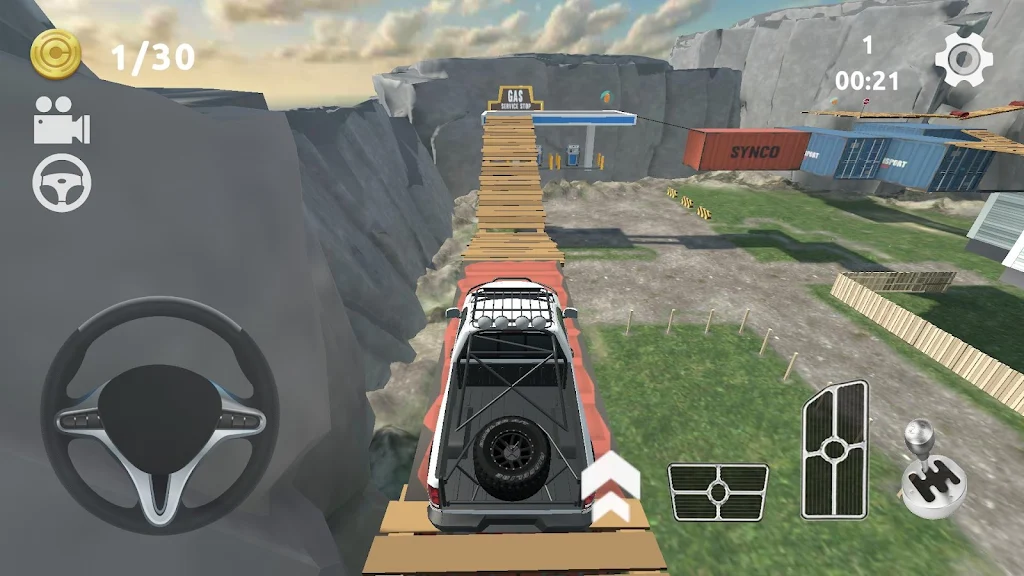The image size is (1024, 576).
Task: Toggle the steering mode wheel icon
Action: click(62, 182)
